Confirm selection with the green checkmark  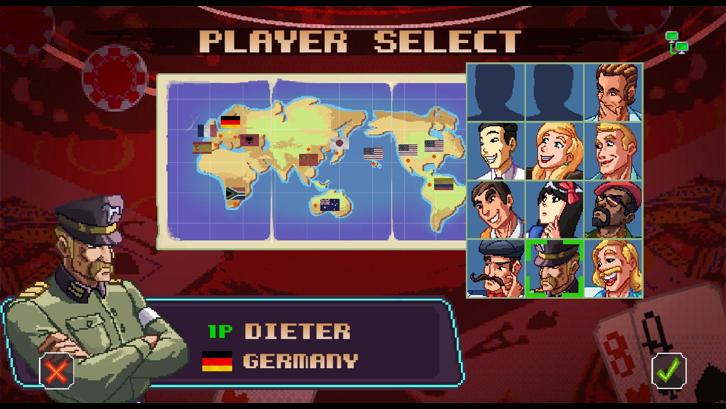point(669,371)
